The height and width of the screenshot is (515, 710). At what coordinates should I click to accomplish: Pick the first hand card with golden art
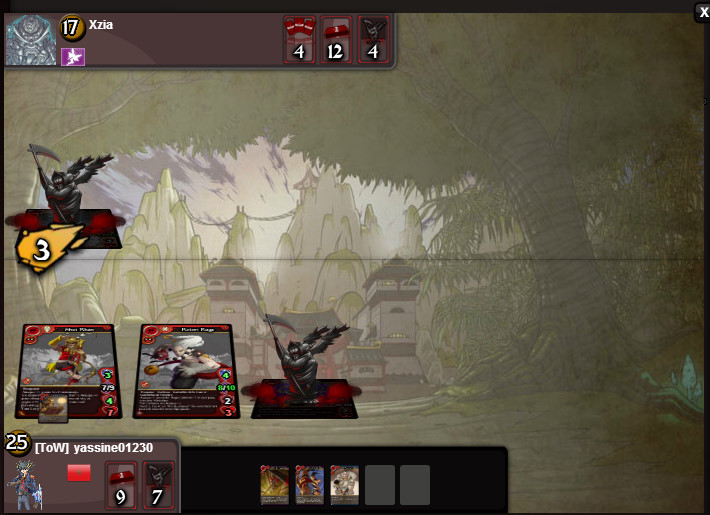[275, 484]
